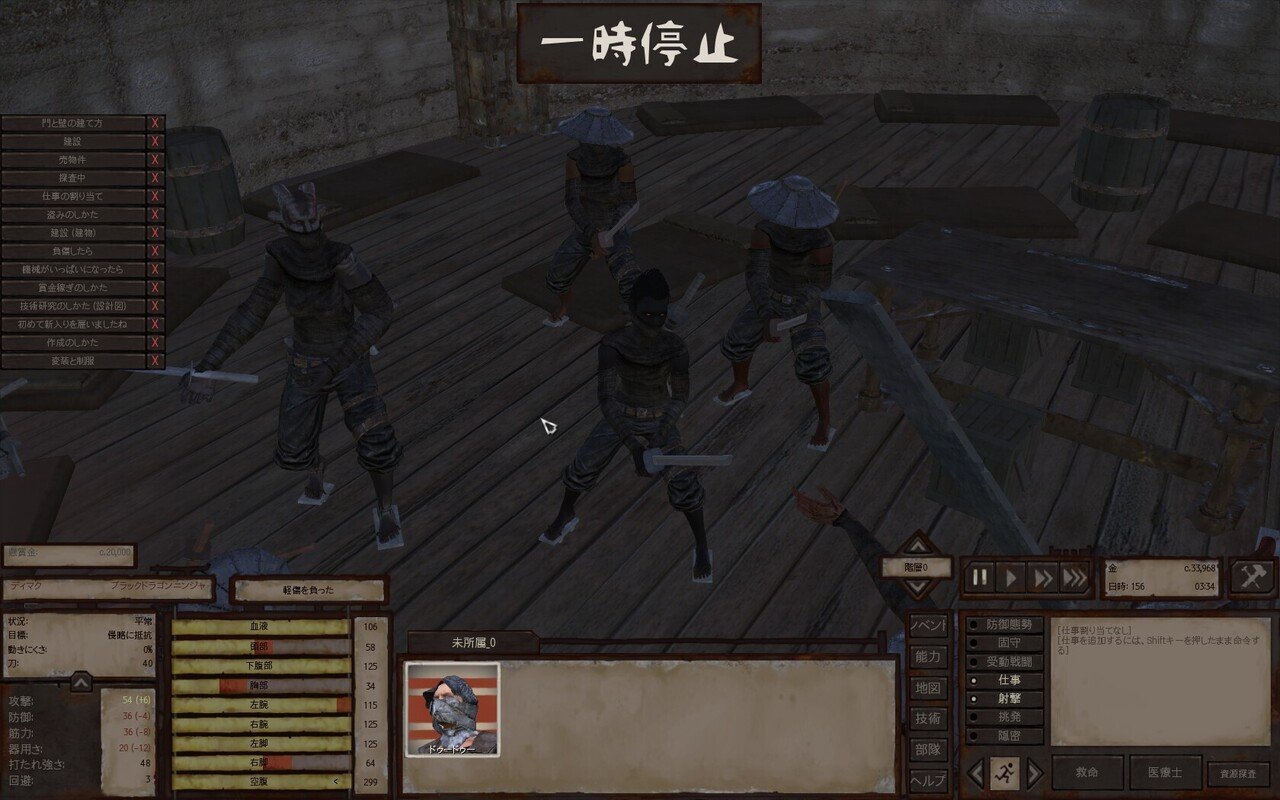Open the ヘルプ help panel
The height and width of the screenshot is (800, 1280).
pos(928,780)
